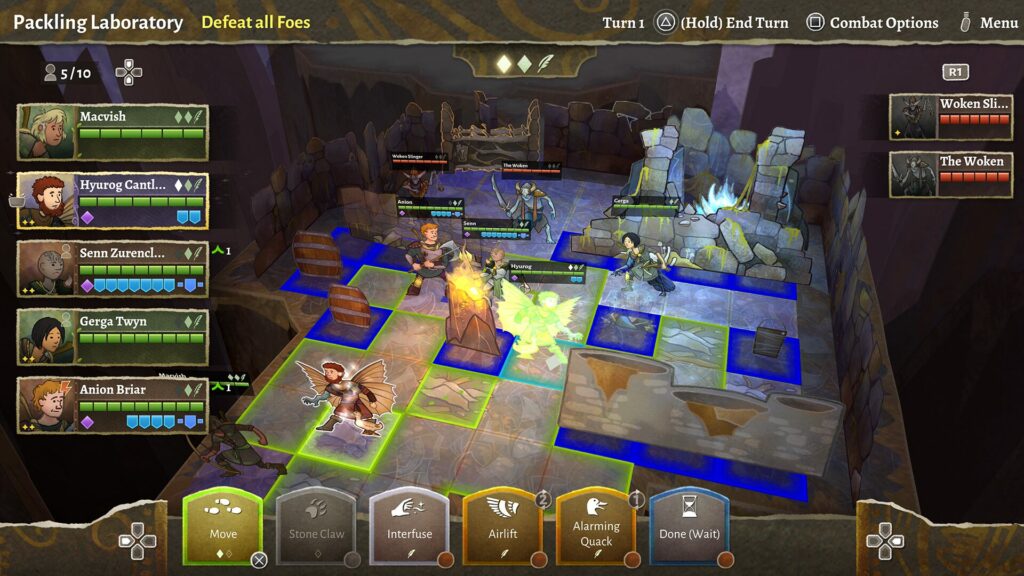Open Combat Options

pos(873,22)
